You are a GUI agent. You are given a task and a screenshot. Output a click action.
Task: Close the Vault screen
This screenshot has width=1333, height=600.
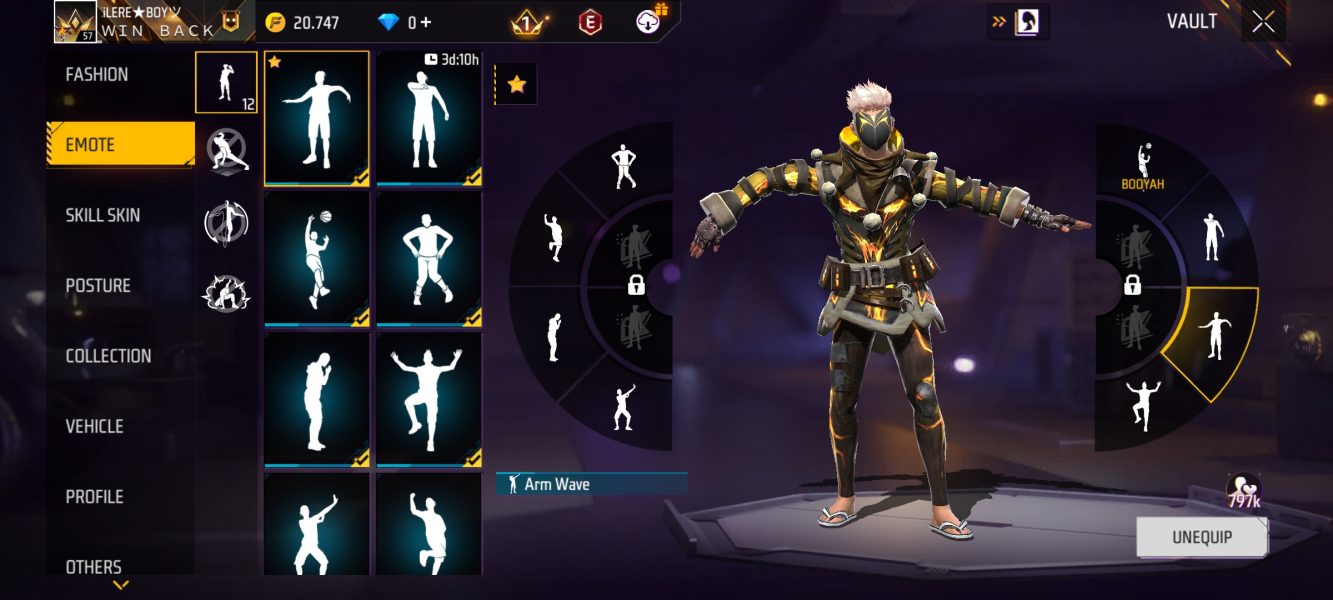(1263, 22)
